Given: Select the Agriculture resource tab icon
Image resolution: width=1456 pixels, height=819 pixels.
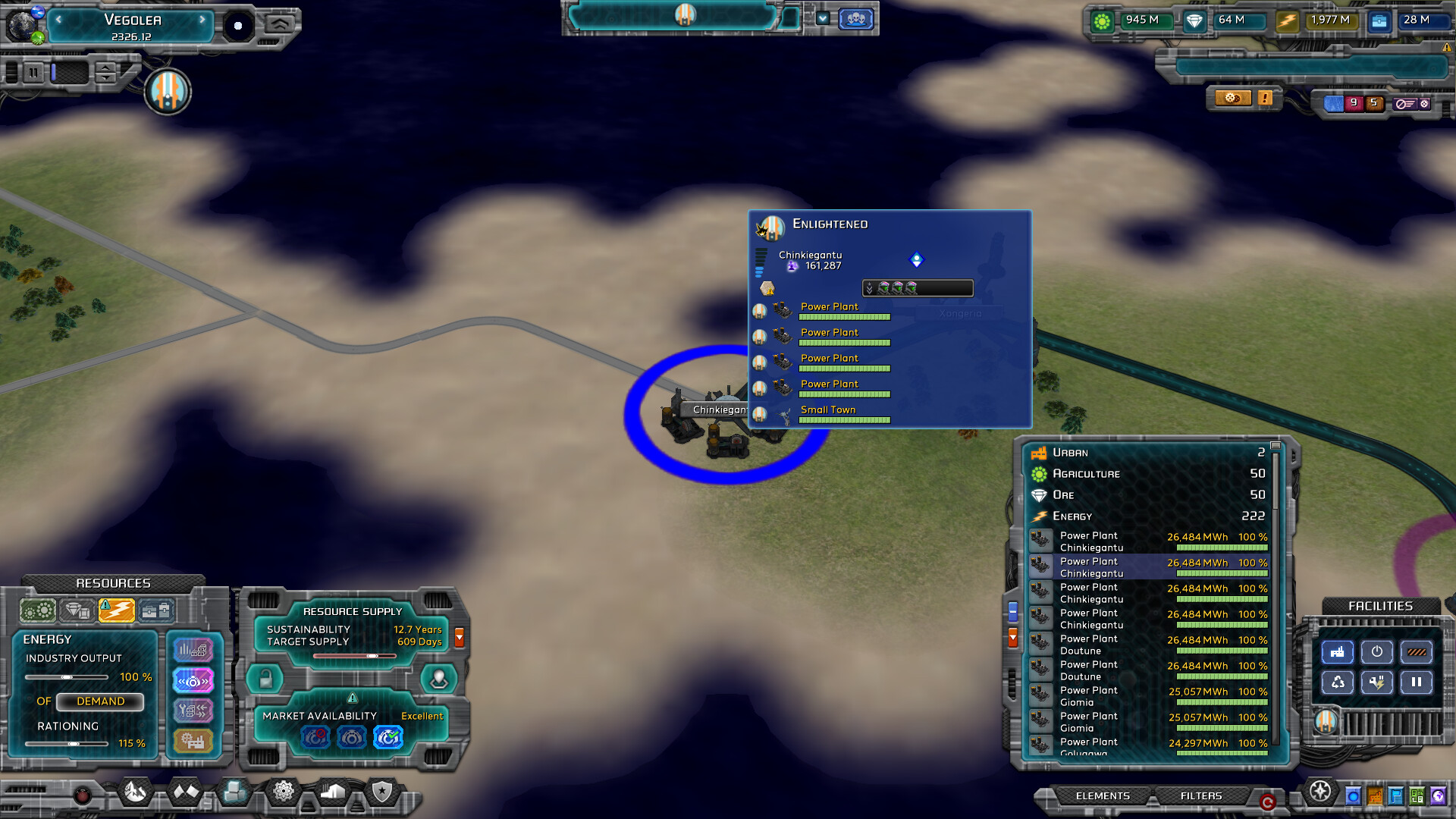Looking at the screenshot, I should tap(37, 609).
